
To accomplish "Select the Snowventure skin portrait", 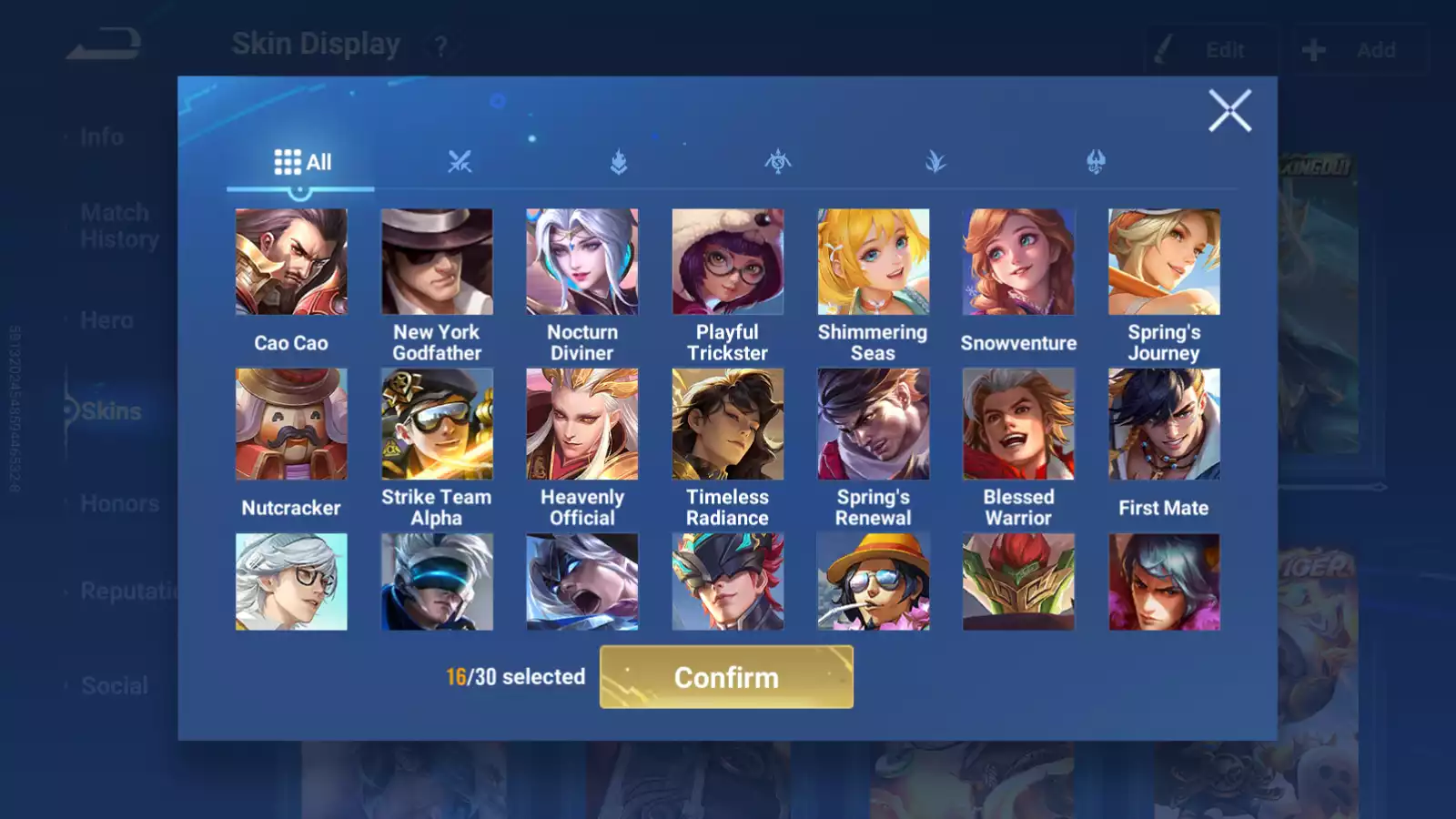I will [x=1018, y=262].
